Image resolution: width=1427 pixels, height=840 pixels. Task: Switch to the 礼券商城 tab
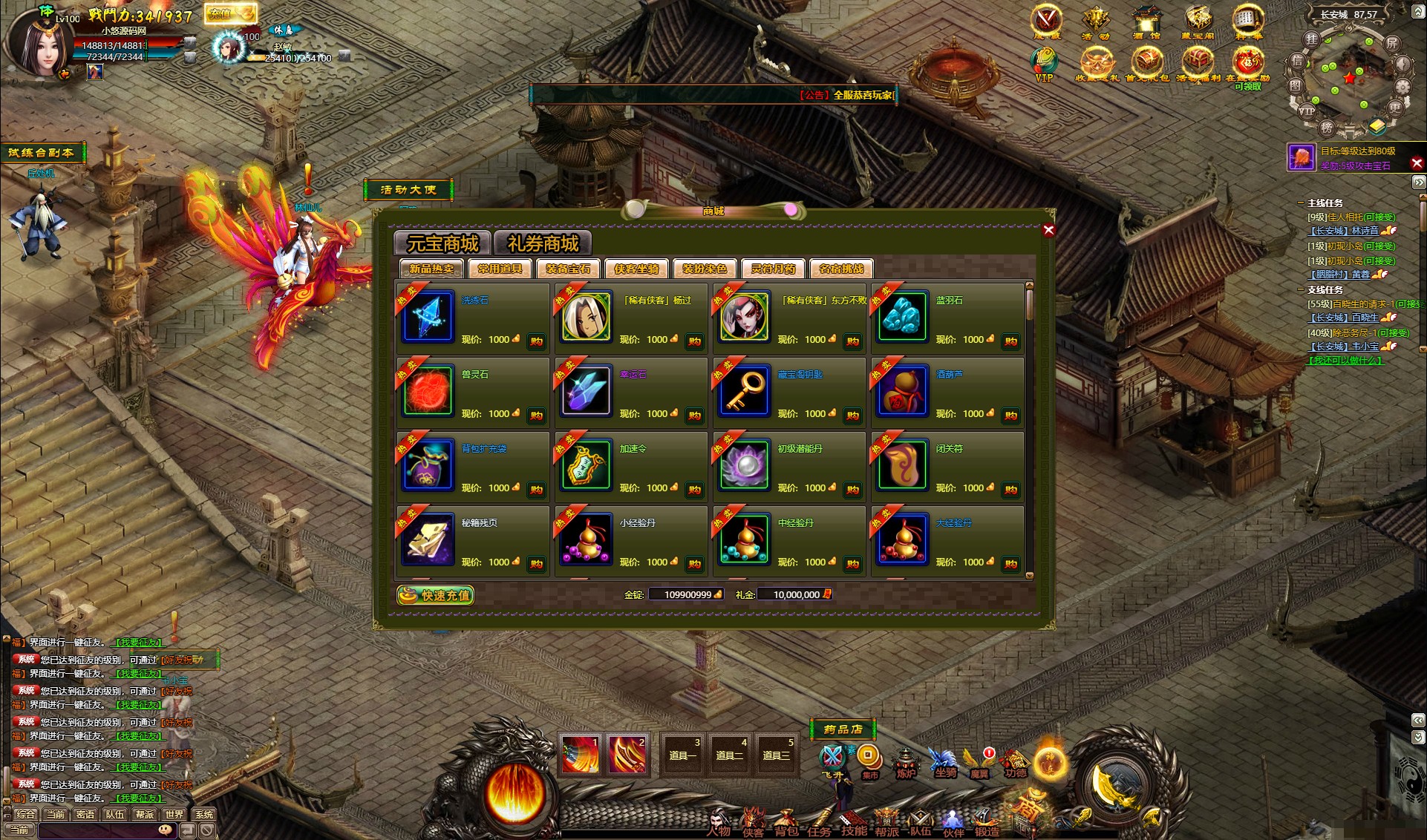click(542, 243)
